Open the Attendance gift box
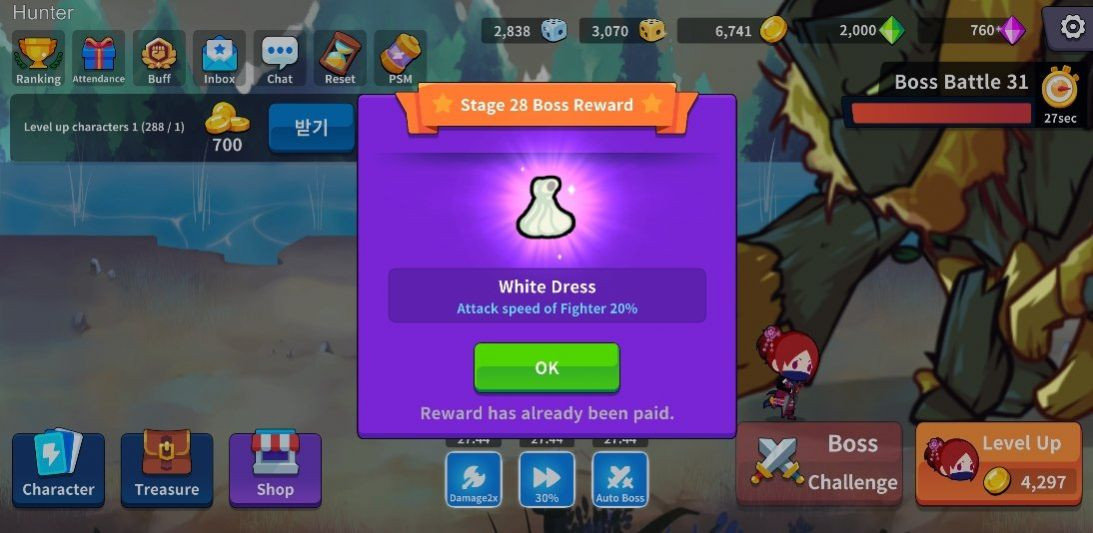The width and height of the screenshot is (1093, 533). [99, 58]
